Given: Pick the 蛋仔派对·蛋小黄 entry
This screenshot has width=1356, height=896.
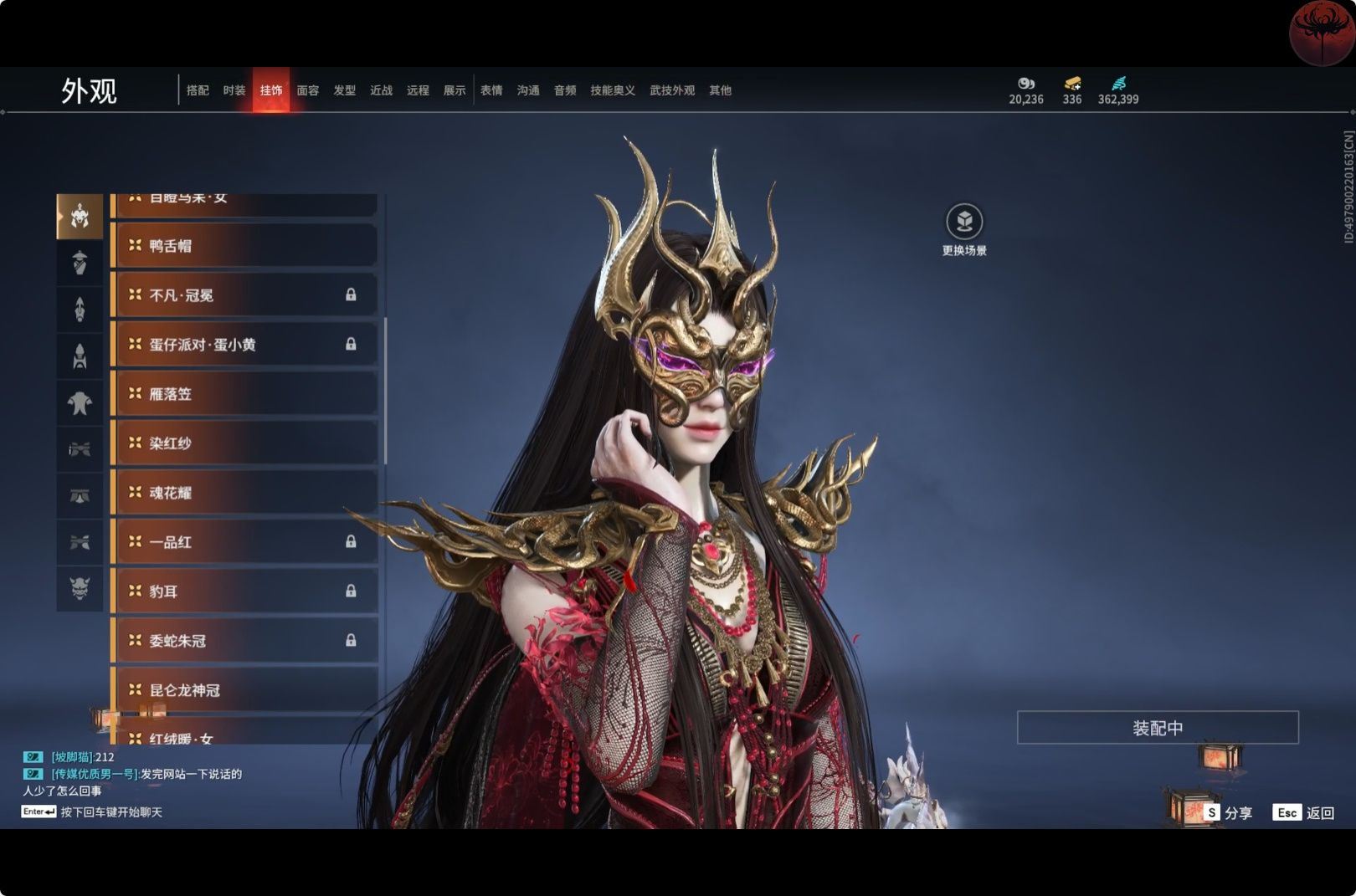Looking at the screenshot, I should click(244, 345).
